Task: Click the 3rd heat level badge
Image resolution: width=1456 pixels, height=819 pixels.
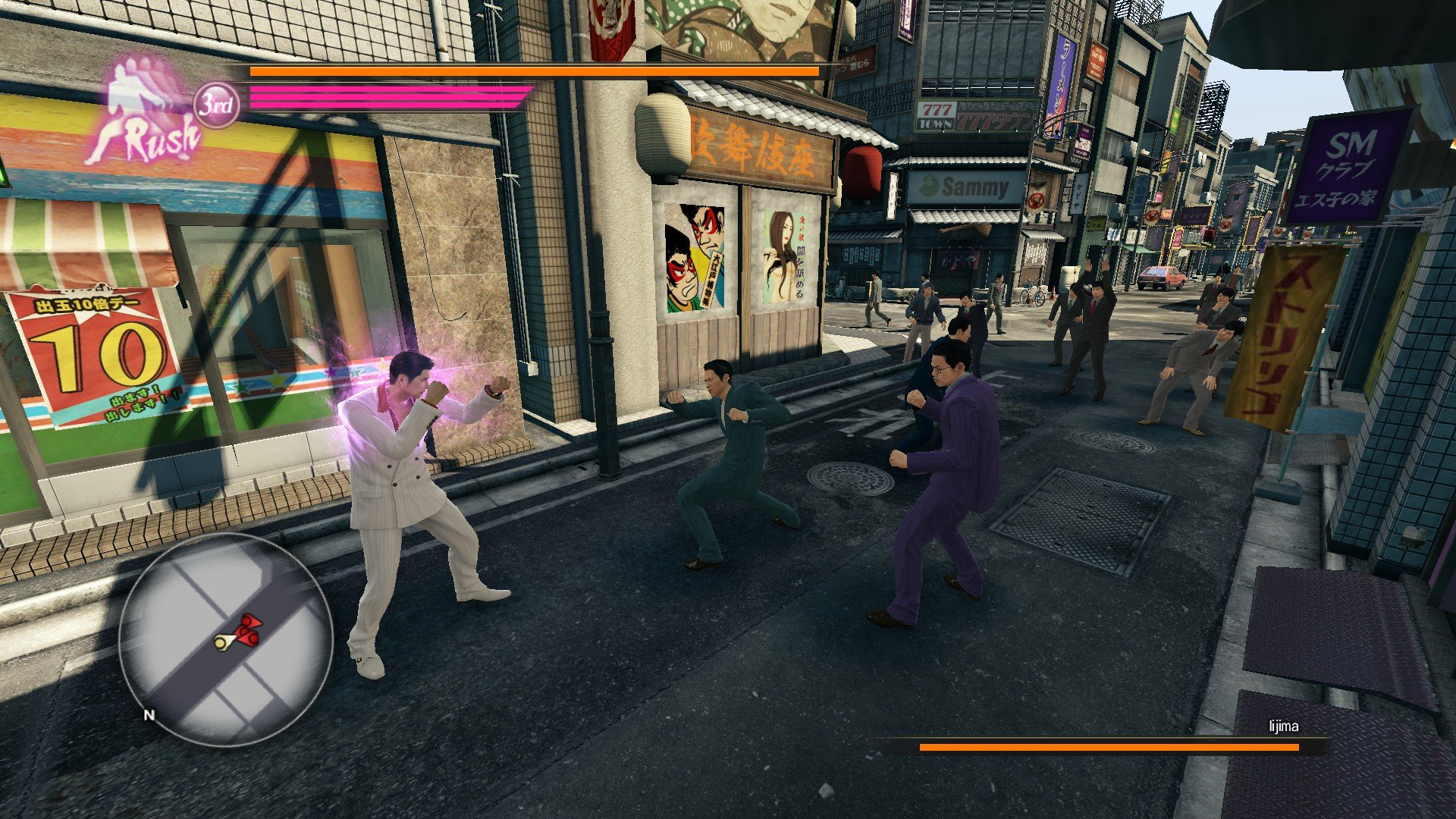Action: click(216, 105)
